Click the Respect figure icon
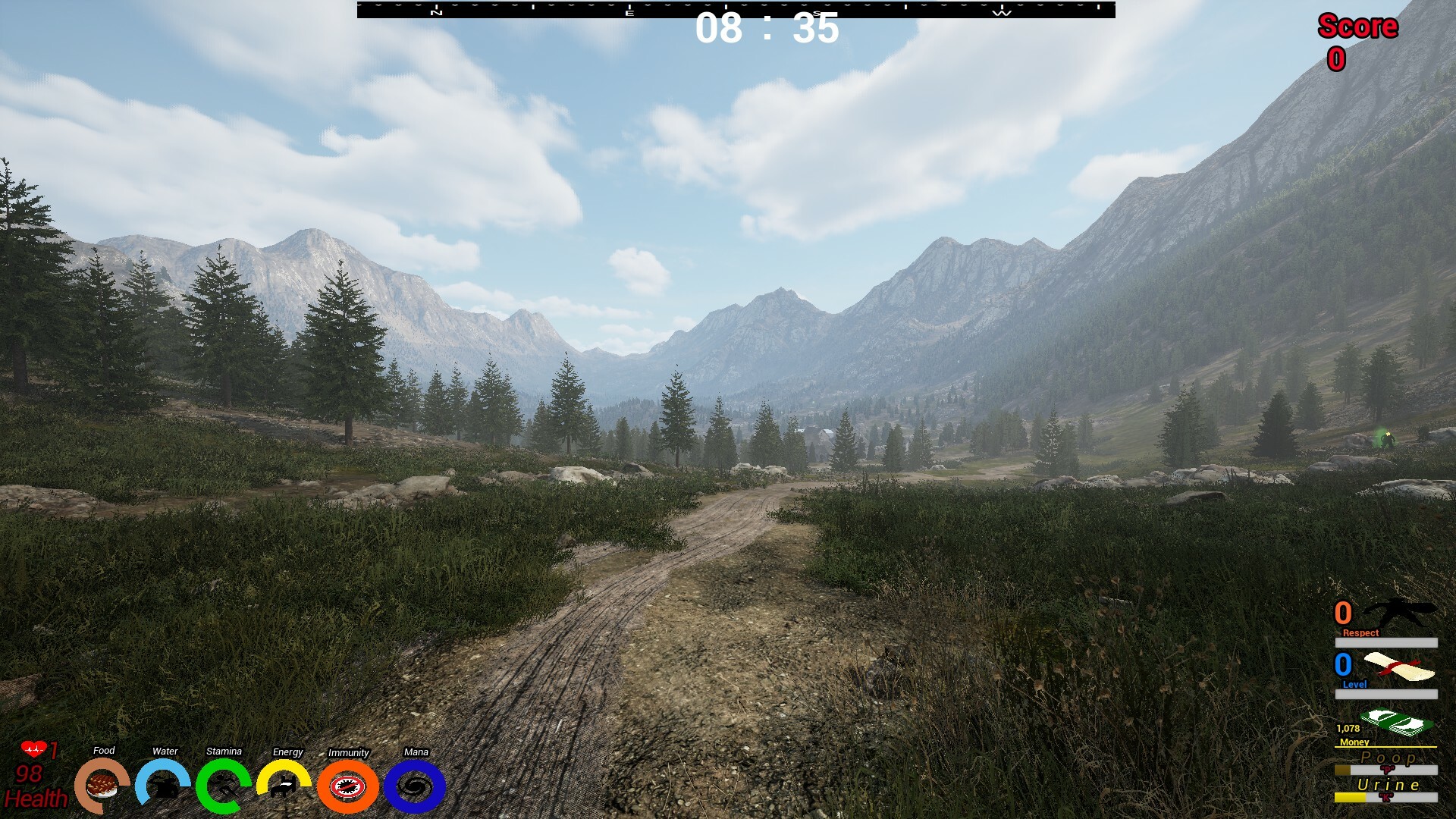The height and width of the screenshot is (819, 1456). point(1398,613)
